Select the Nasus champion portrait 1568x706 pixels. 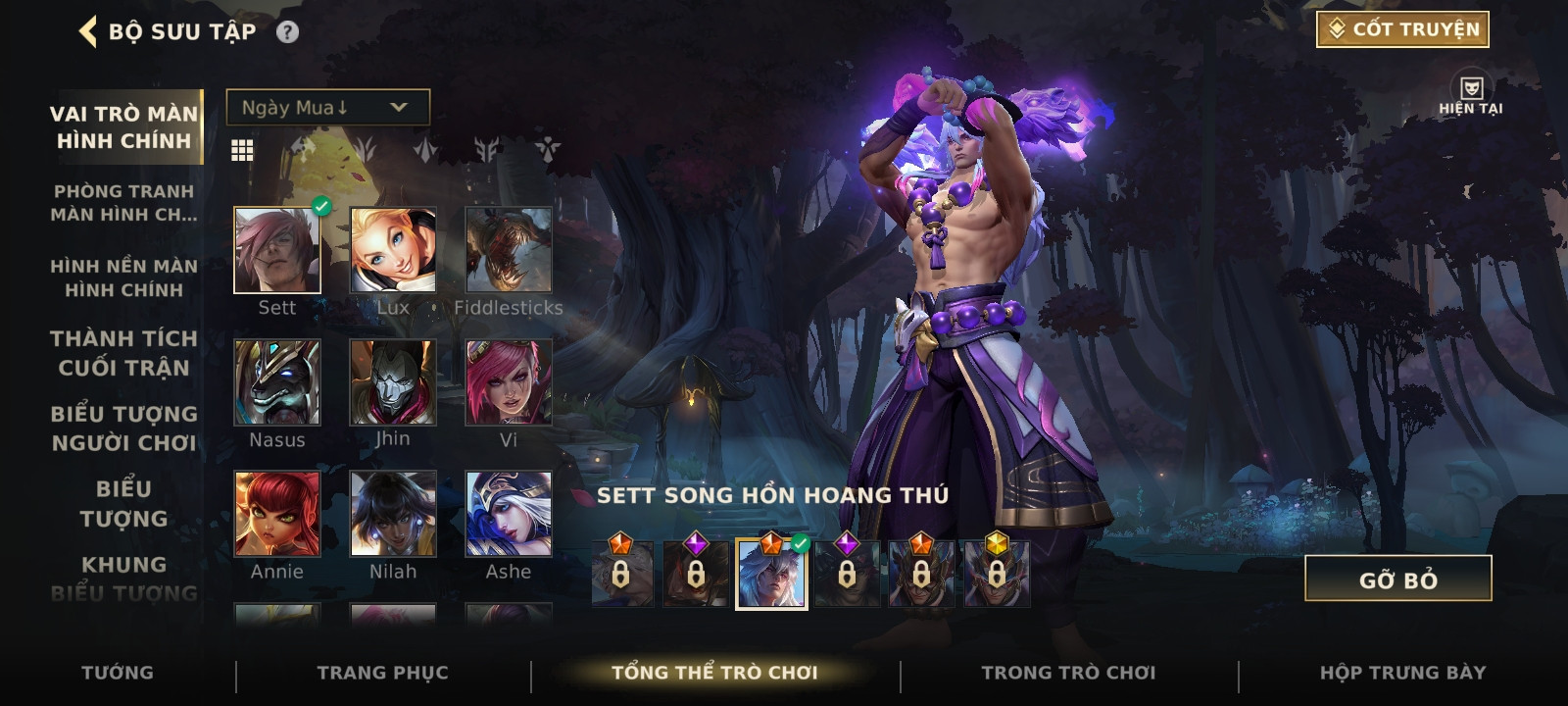pyautogui.click(x=277, y=382)
